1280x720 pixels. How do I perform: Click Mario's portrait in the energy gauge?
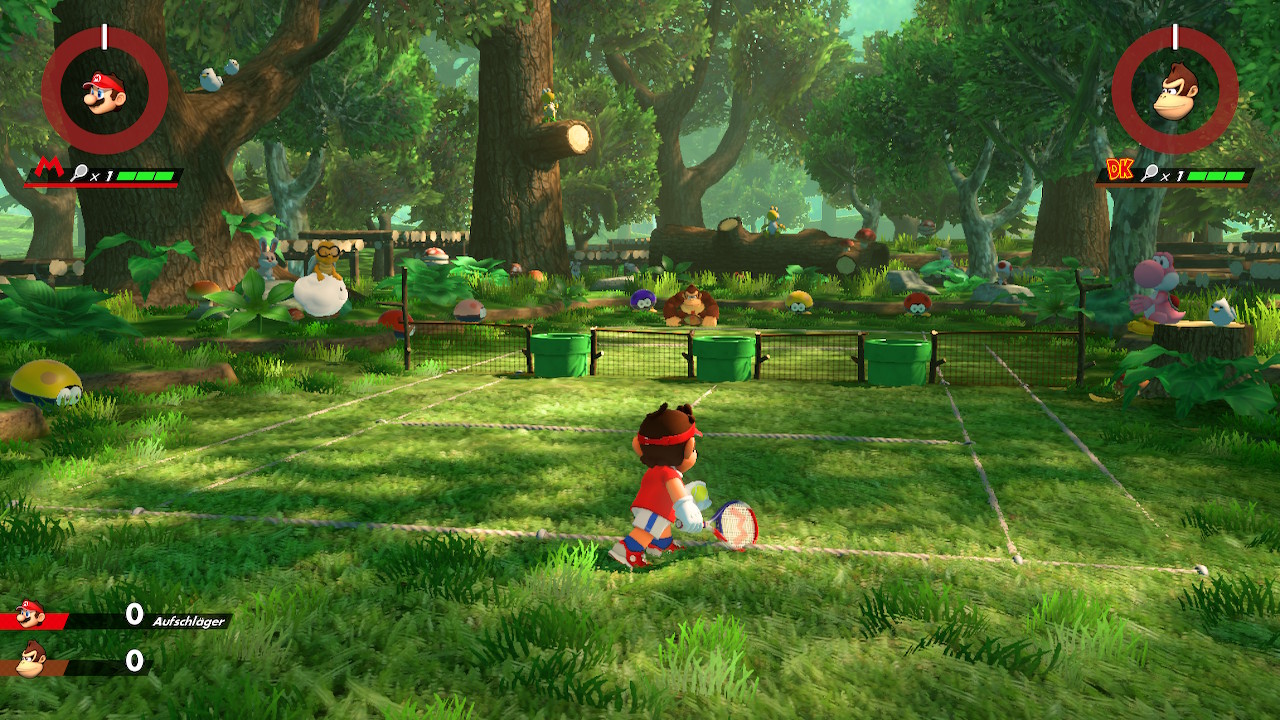[x=104, y=91]
